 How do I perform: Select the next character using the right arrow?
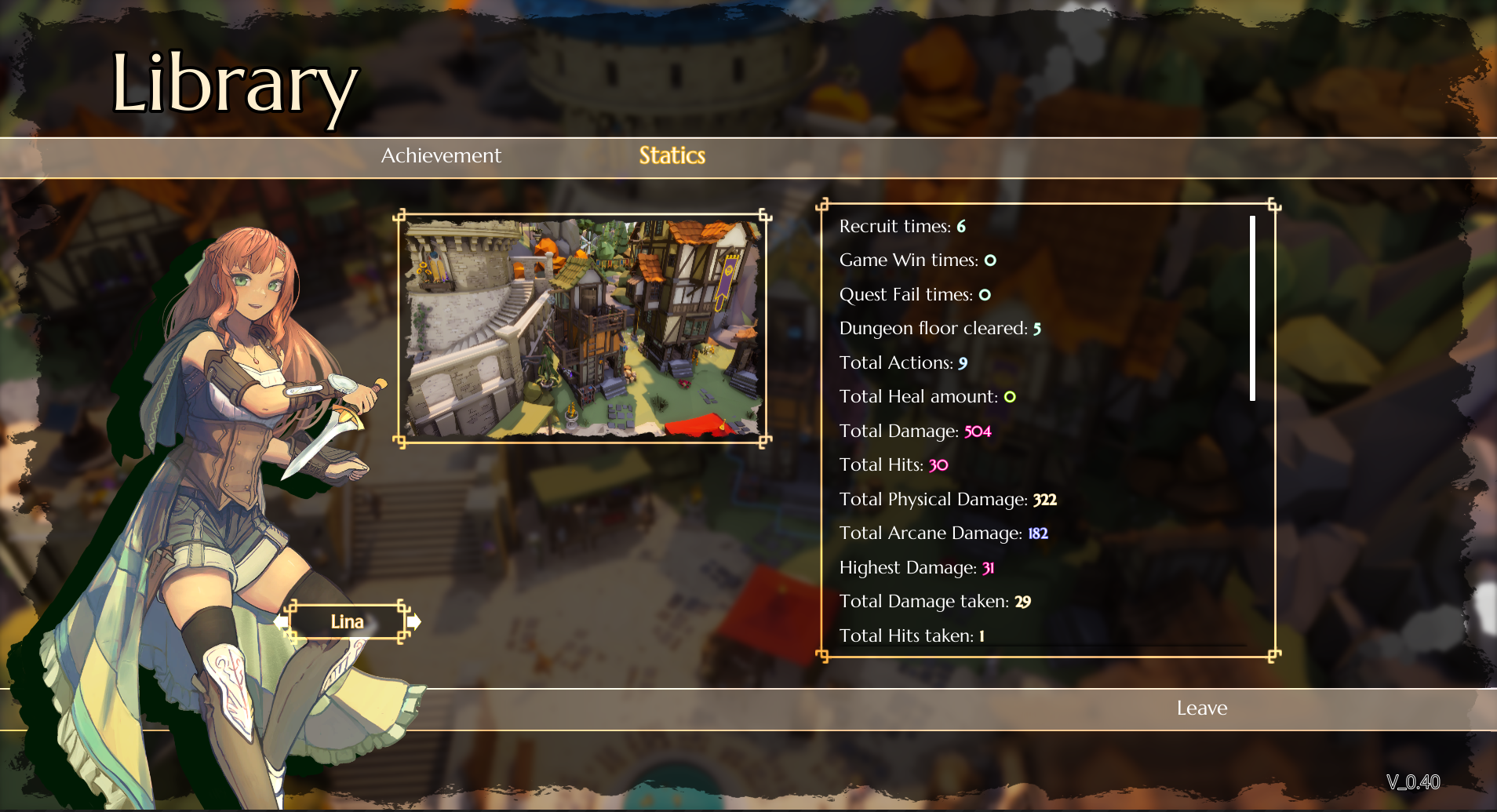(x=413, y=621)
